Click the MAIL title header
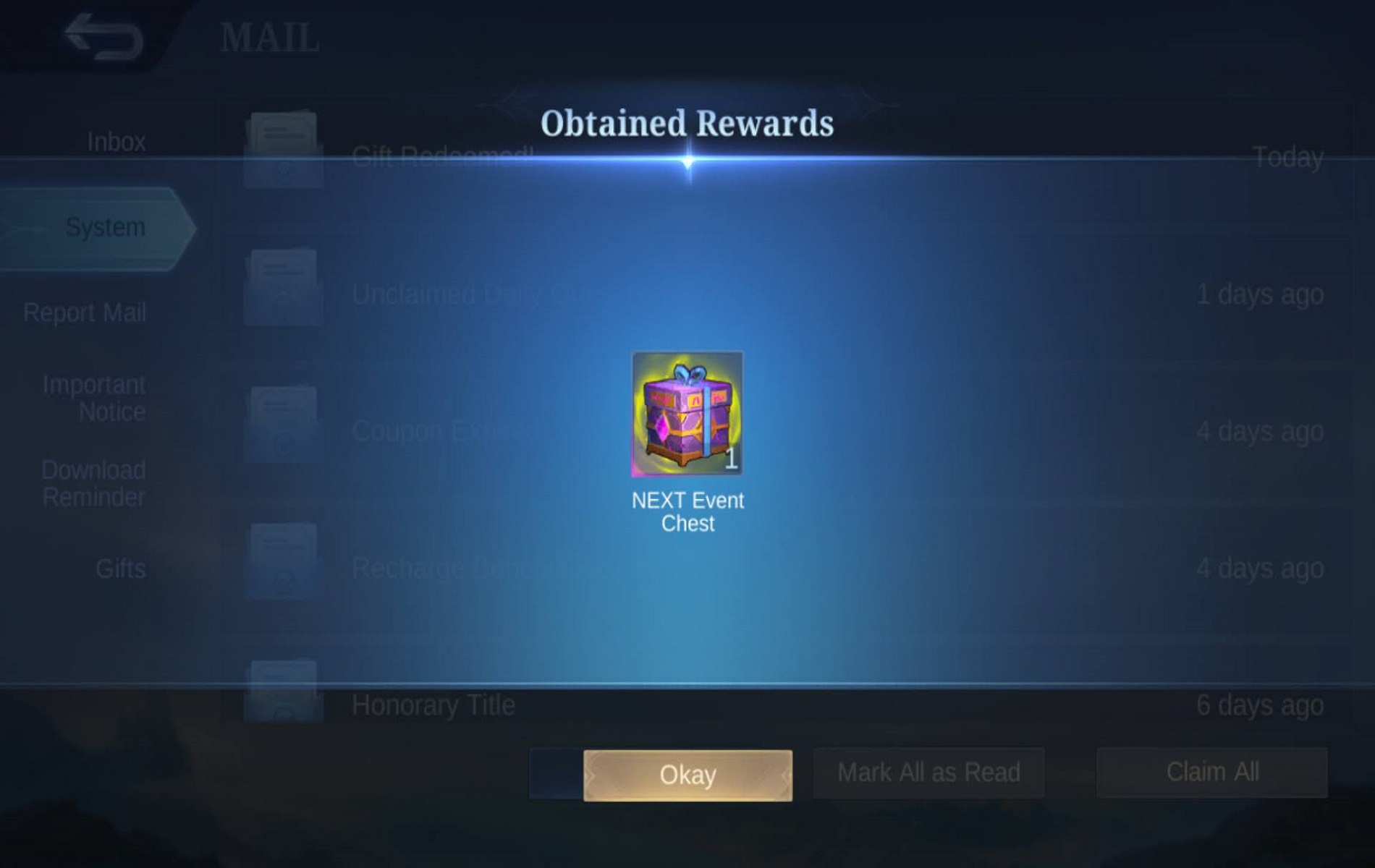 (x=268, y=36)
